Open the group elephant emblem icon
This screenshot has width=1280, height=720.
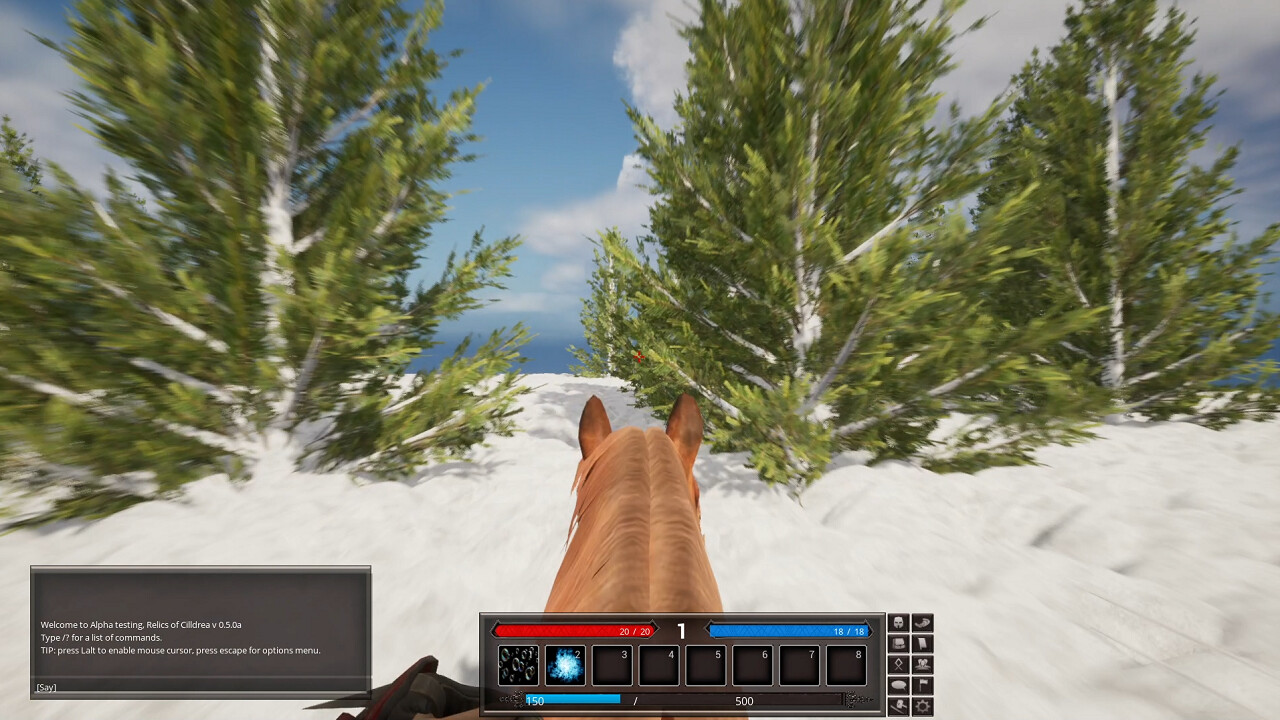[923, 664]
